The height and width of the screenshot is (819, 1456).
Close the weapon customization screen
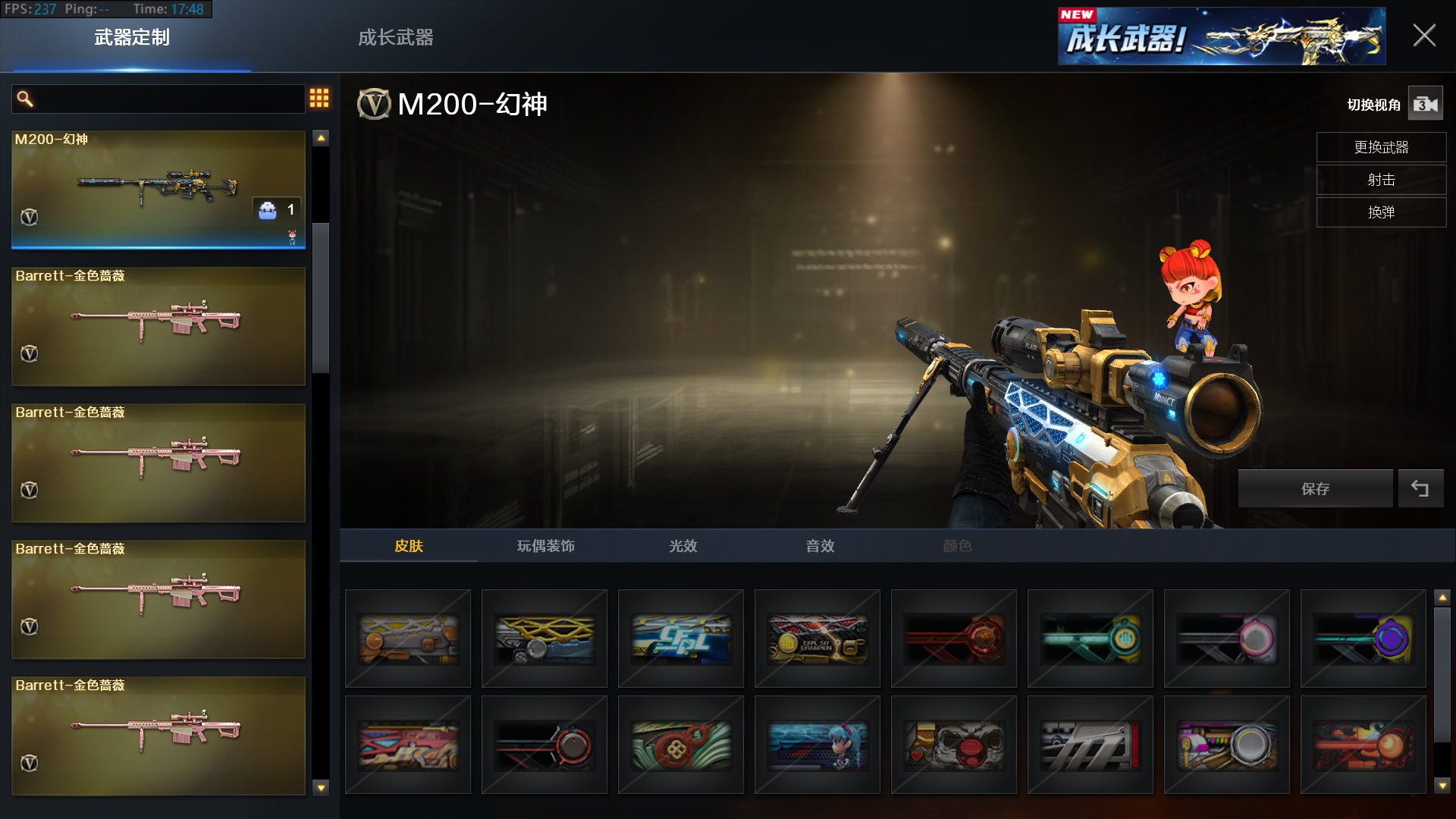[x=1423, y=36]
